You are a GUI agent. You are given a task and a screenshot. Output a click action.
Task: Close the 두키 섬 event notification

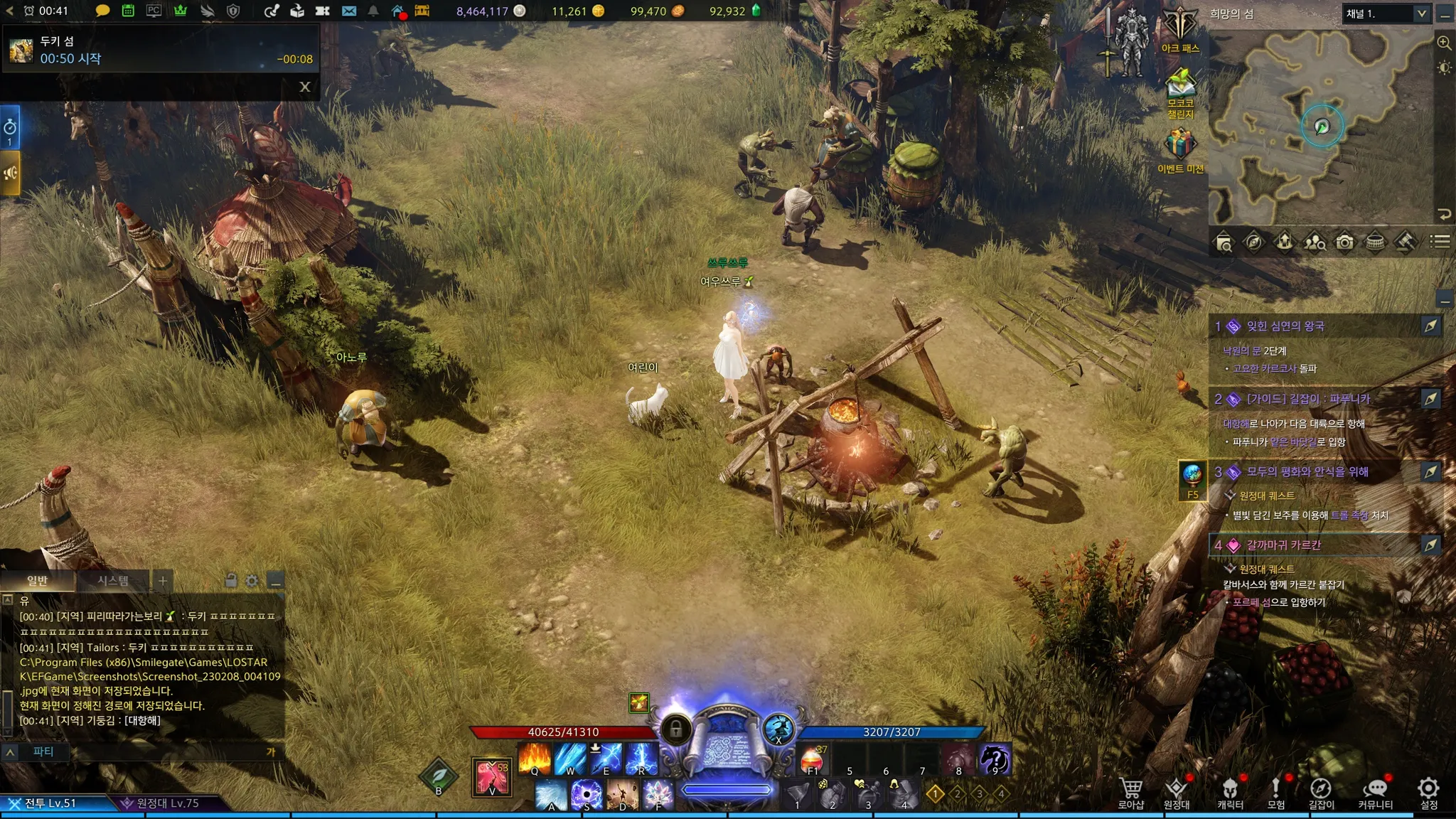(x=305, y=87)
